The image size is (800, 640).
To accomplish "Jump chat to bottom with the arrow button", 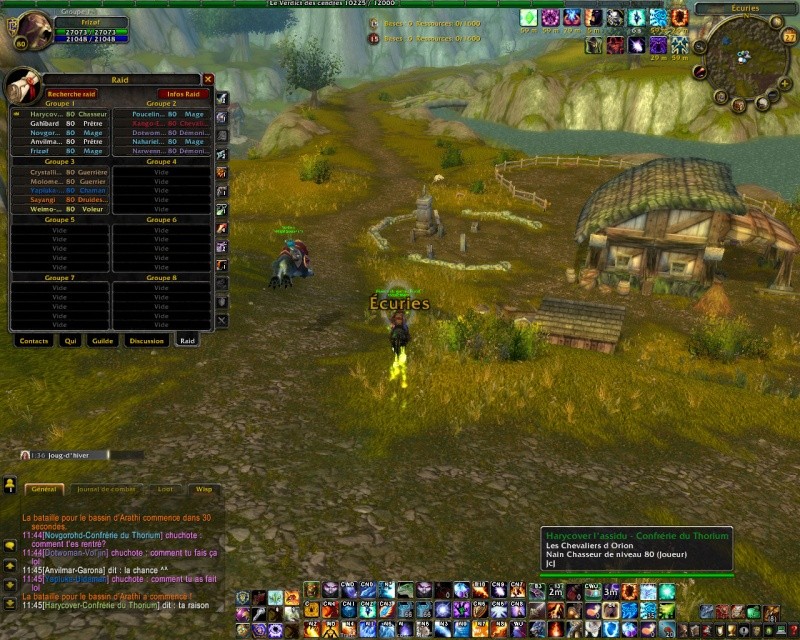I will [x=9, y=603].
